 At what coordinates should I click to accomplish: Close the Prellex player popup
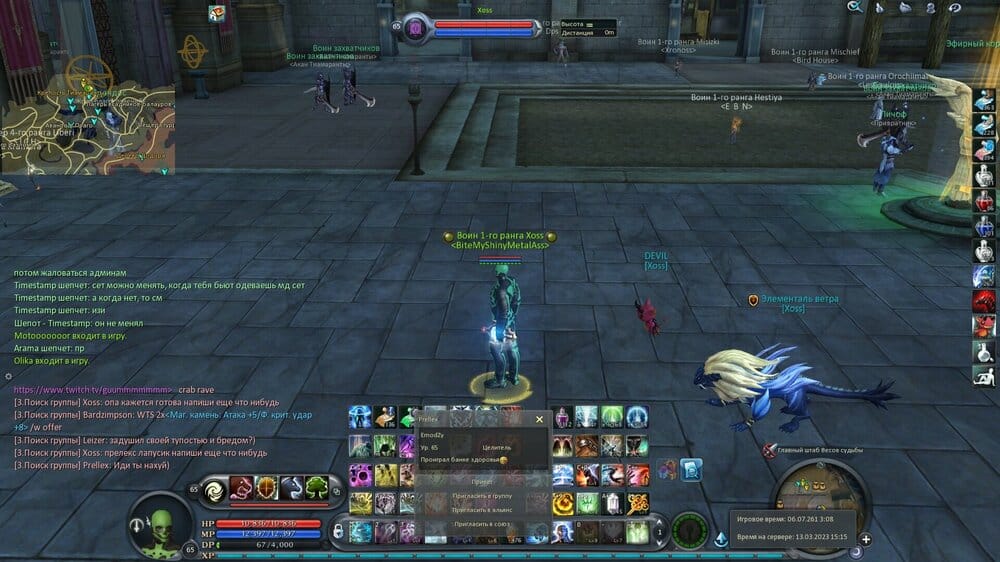pos(540,420)
